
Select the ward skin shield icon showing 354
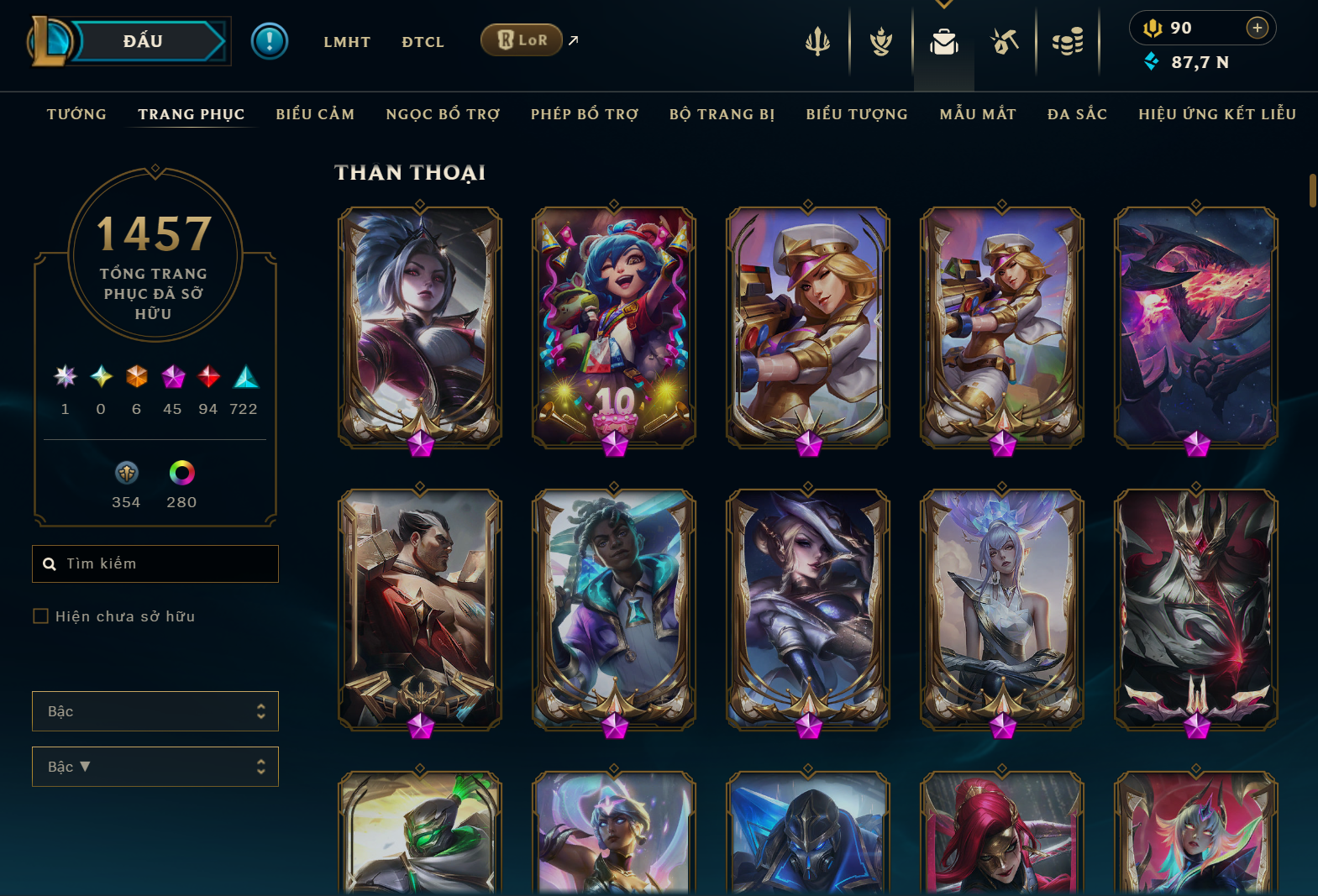tap(126, 473)
